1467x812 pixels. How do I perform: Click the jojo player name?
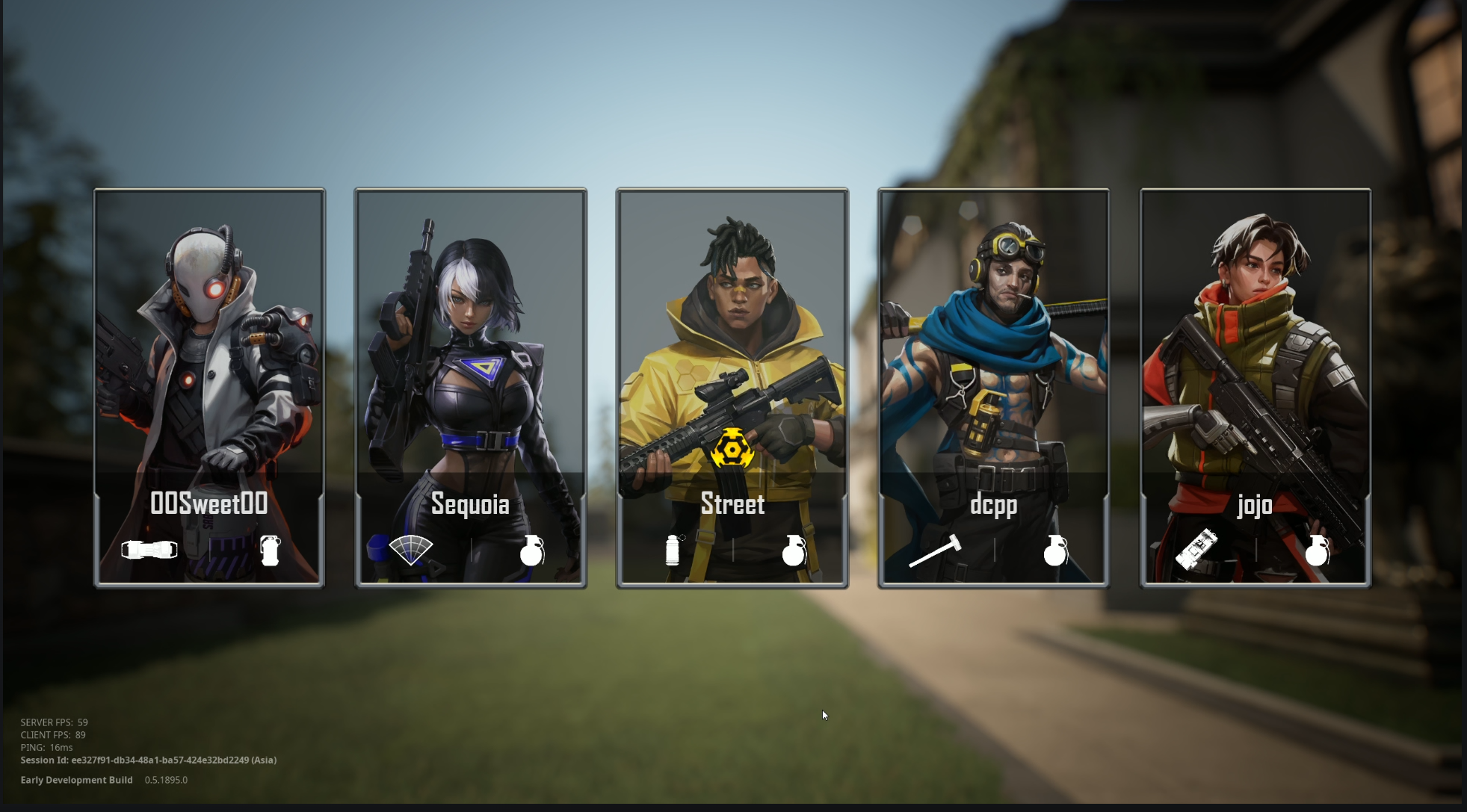pos(1256,505)
